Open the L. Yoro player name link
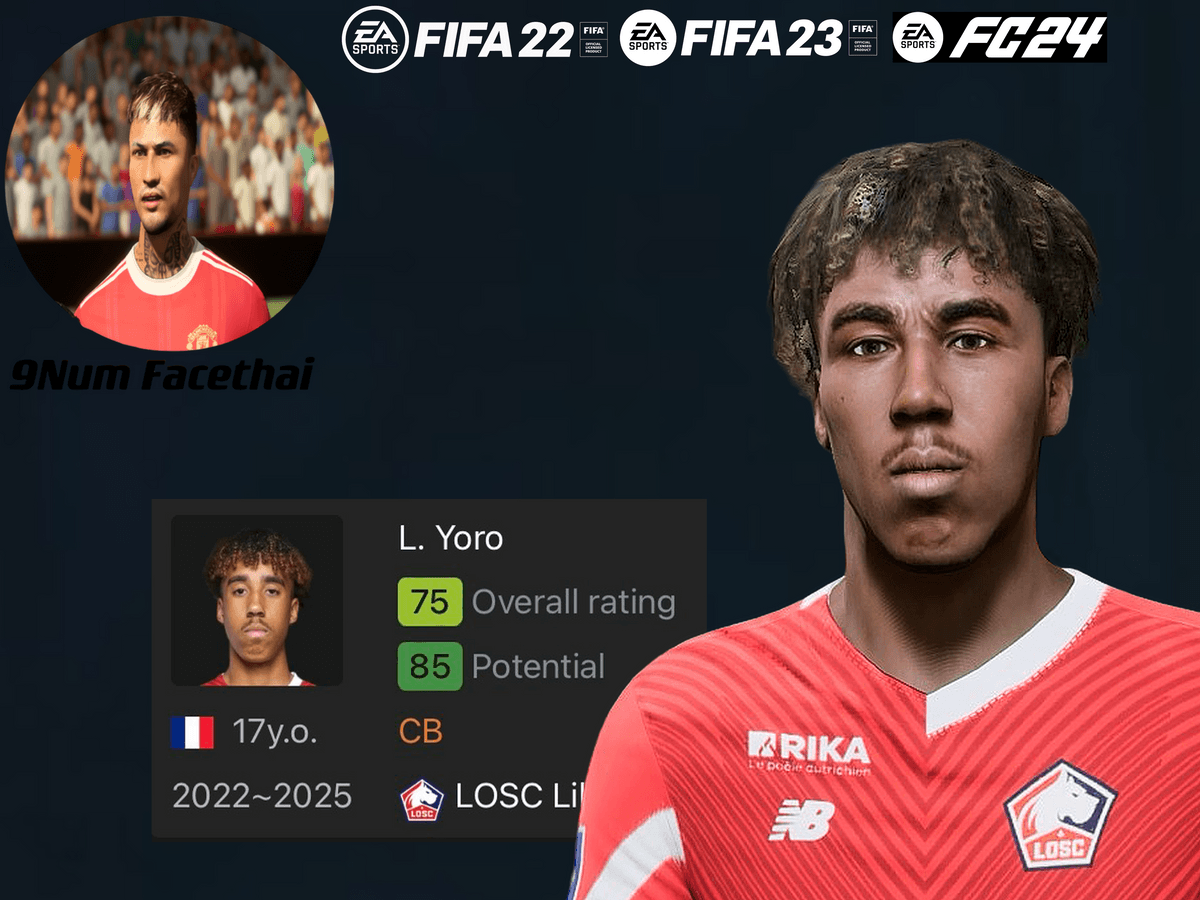The width and height of the screenshot is (1200, 900). click(x=451, y=539)
